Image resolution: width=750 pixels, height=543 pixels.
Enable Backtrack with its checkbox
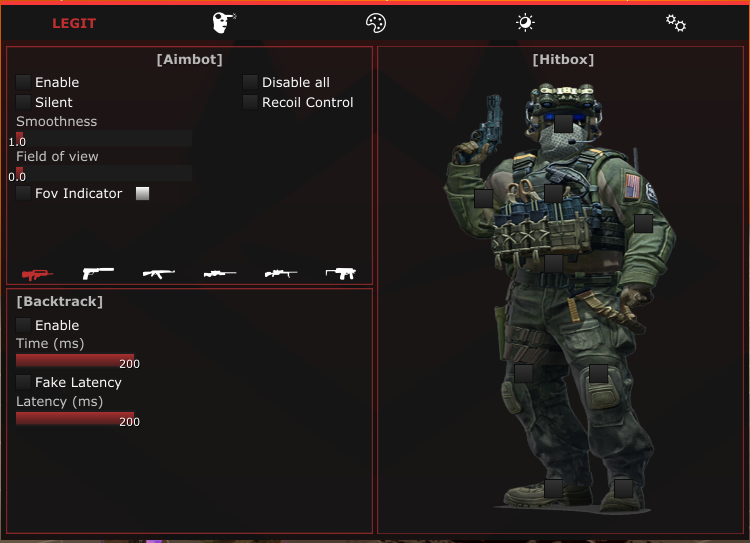pos(23,325)
